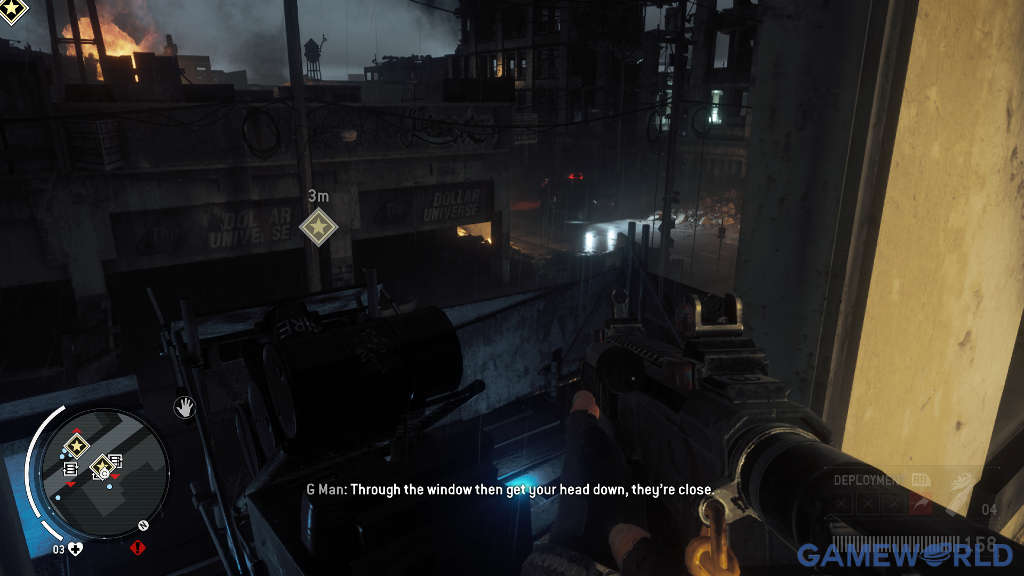Use the medkit heart icon
Viewport: 1024px width, 576px height.
[x=76, y=548]
